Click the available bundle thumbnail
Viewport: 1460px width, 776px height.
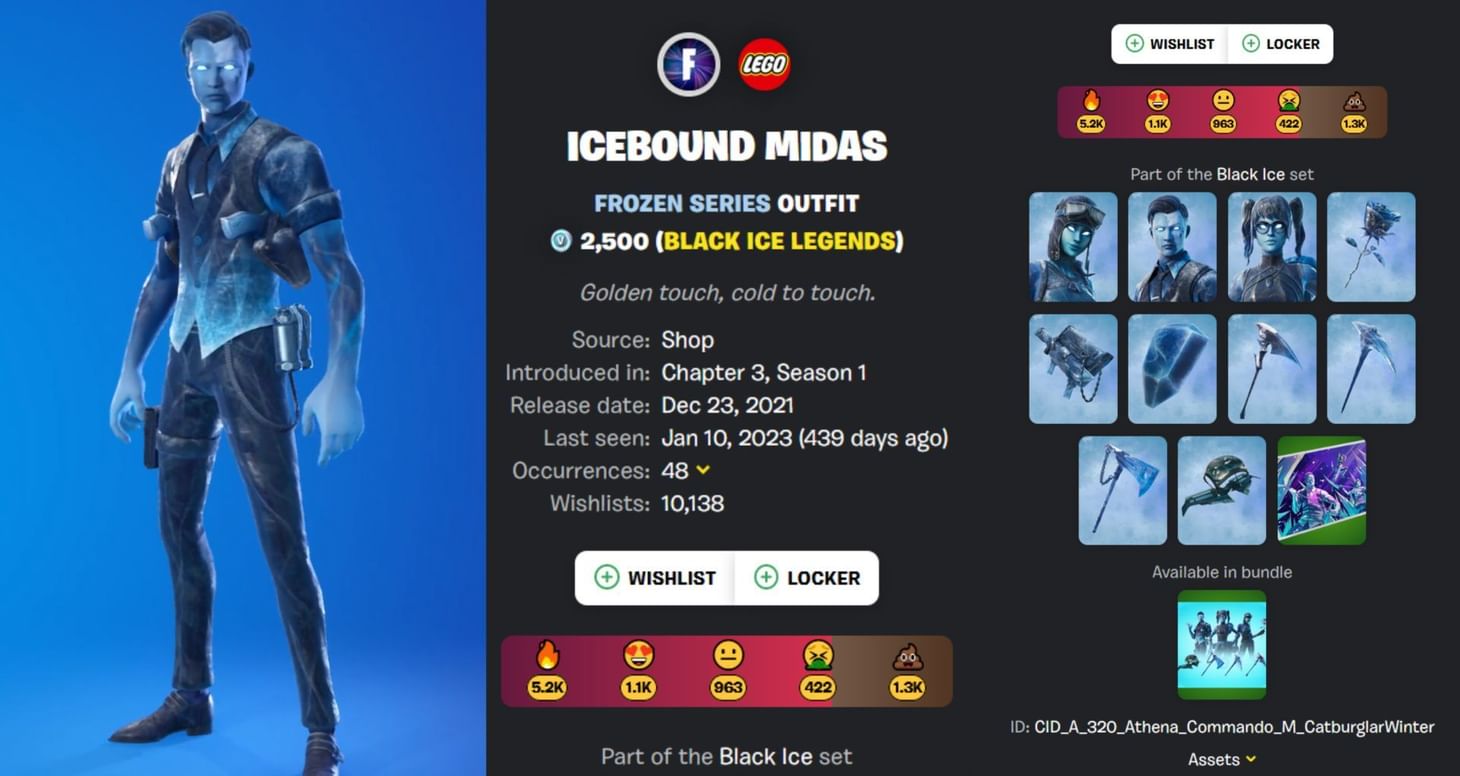tap(1221, 643)
